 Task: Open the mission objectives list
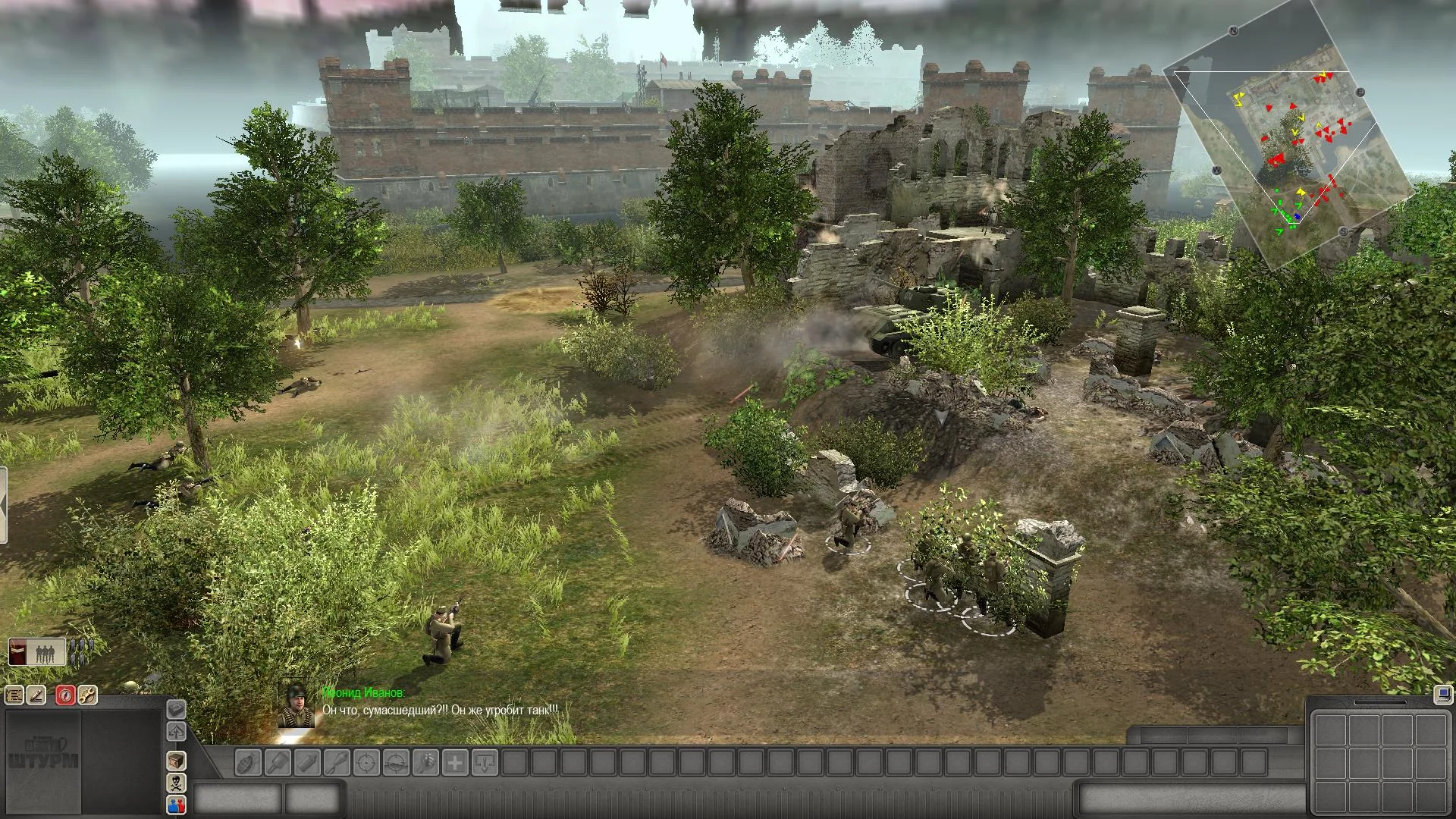point(14,695)
